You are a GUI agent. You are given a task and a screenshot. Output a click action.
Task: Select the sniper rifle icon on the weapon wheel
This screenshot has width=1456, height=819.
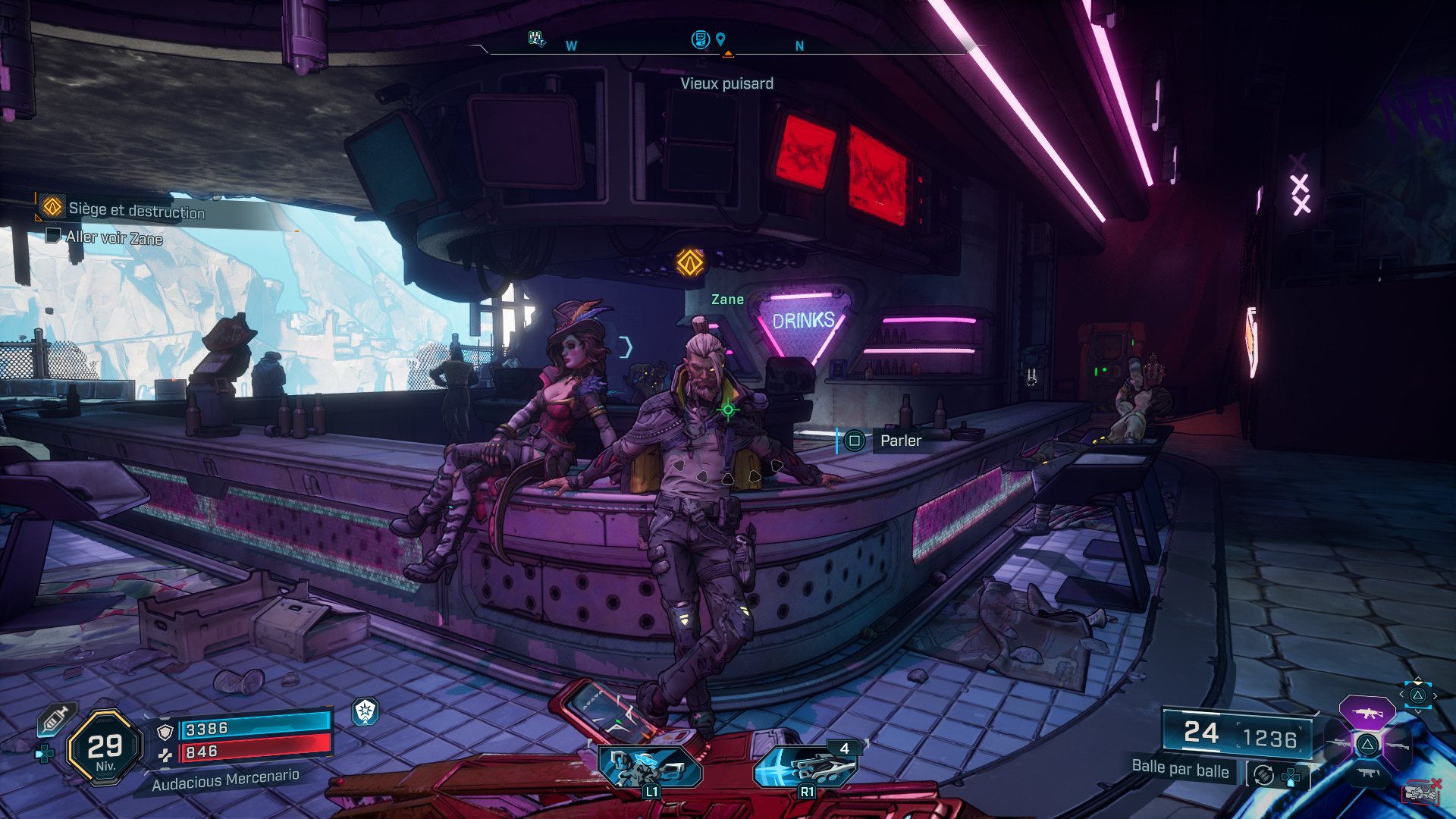point(1340,743)
